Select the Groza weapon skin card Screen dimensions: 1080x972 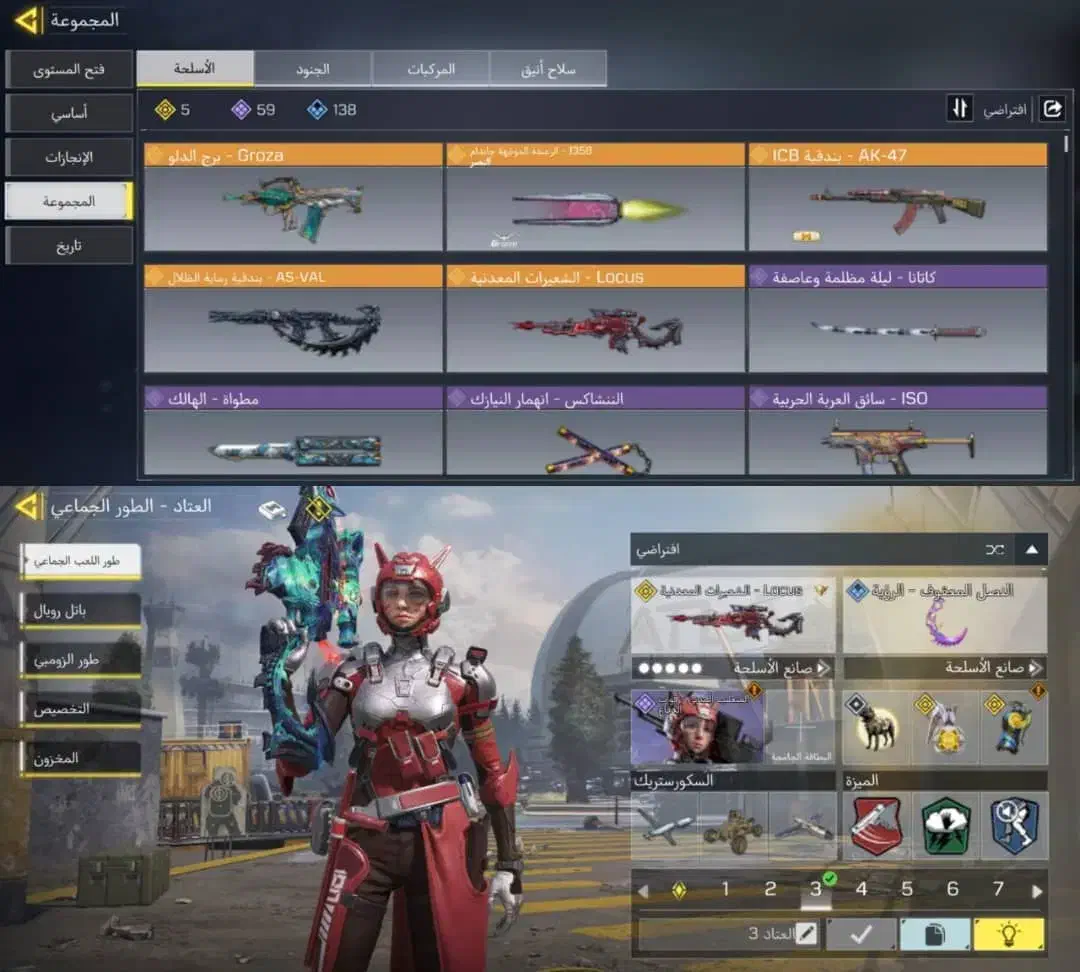(293, 197)
